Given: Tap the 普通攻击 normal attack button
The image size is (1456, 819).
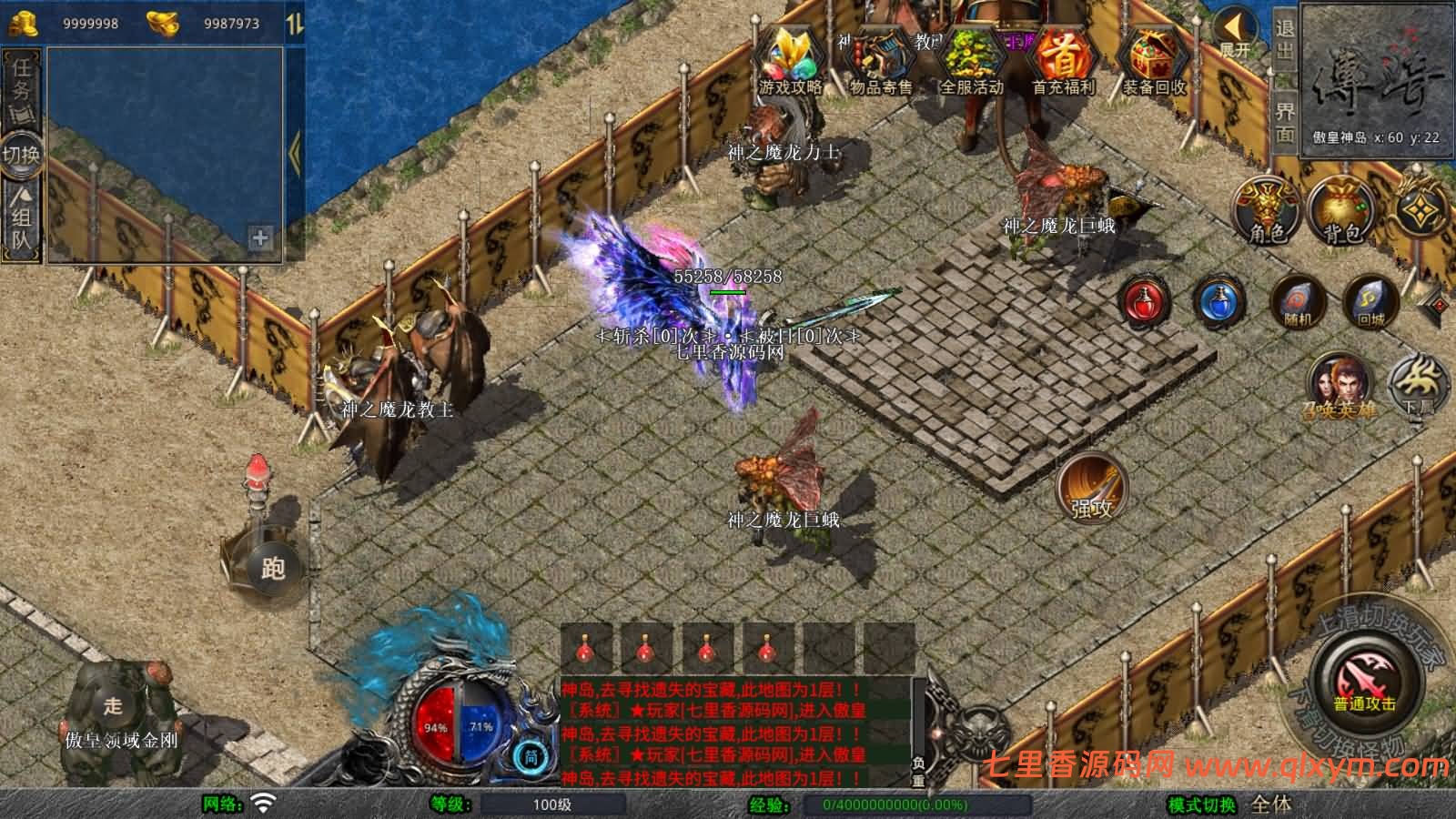Looking at the screenshot, I should click(x=1365, y=684).
